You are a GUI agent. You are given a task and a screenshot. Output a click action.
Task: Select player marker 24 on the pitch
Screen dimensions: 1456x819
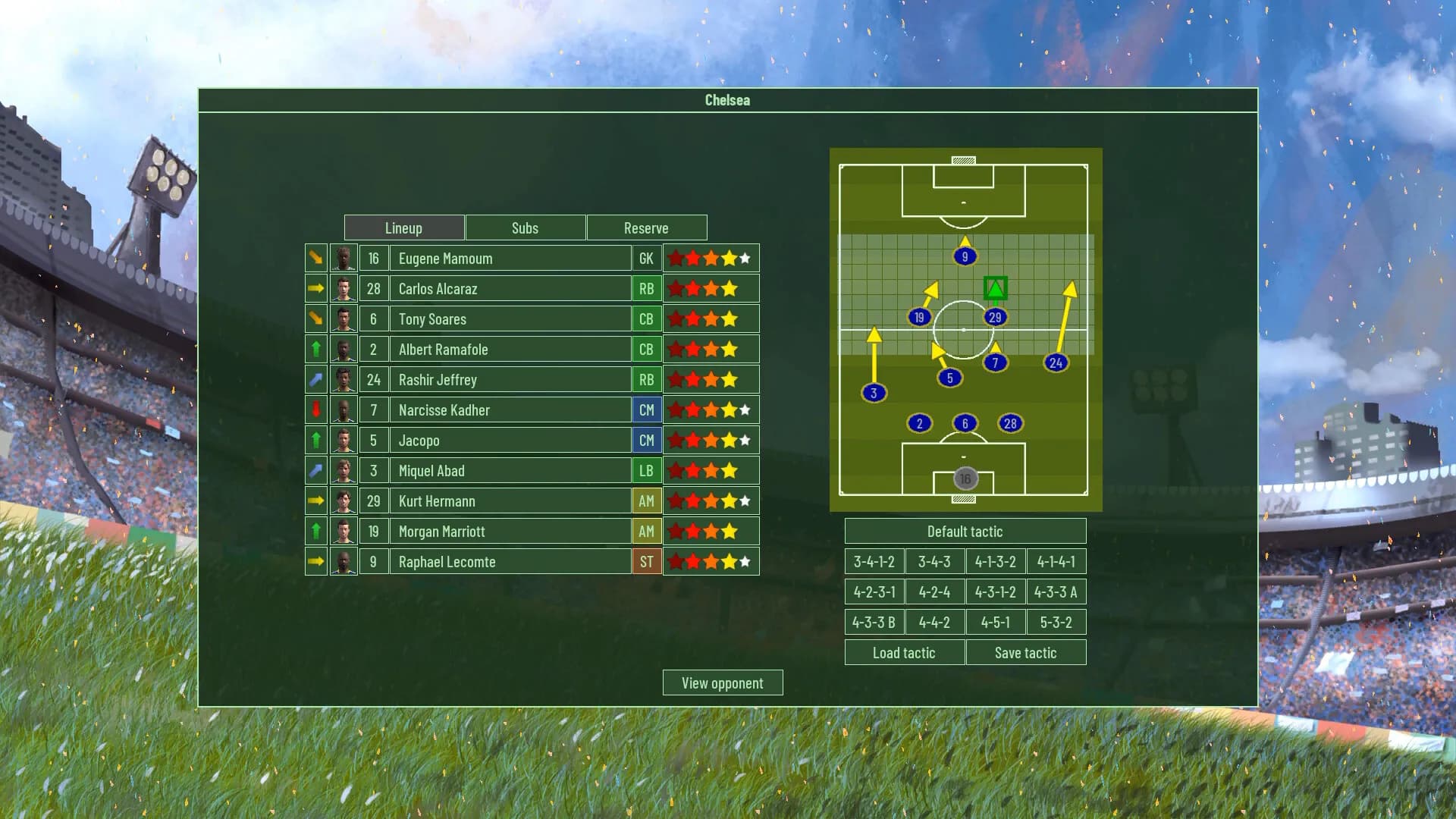tap(1055, 362)
